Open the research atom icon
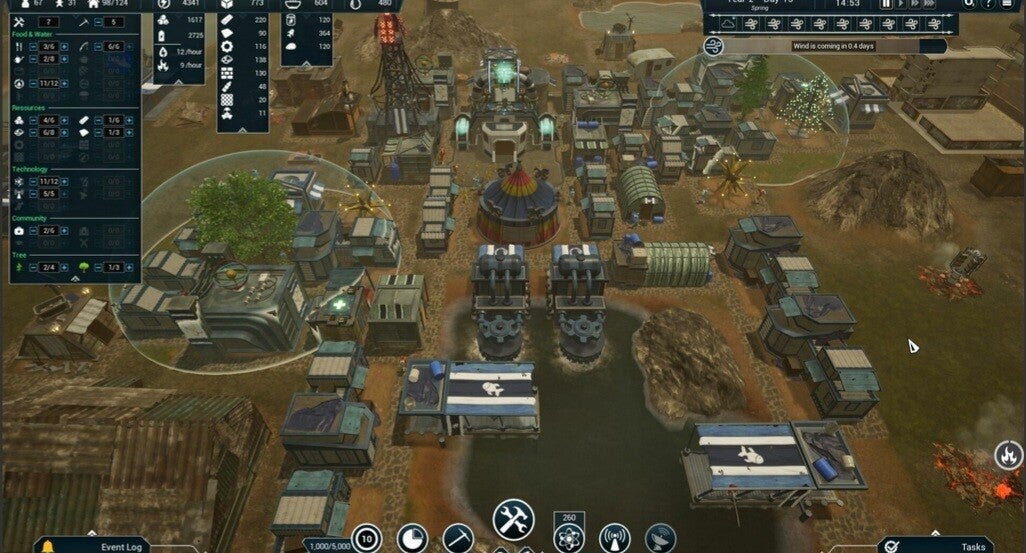 tap(568, 540)
